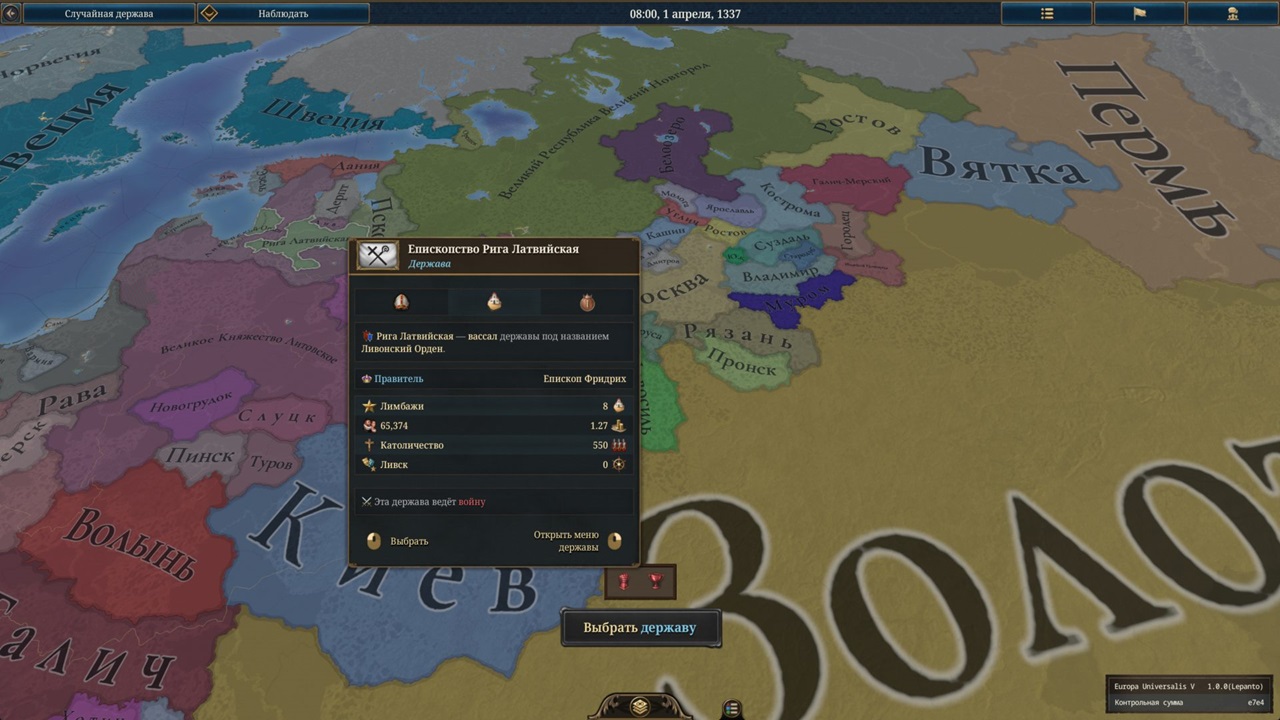Click the character icon in the top right corner
This screenshot has width=1280, height=720.
1233,13
